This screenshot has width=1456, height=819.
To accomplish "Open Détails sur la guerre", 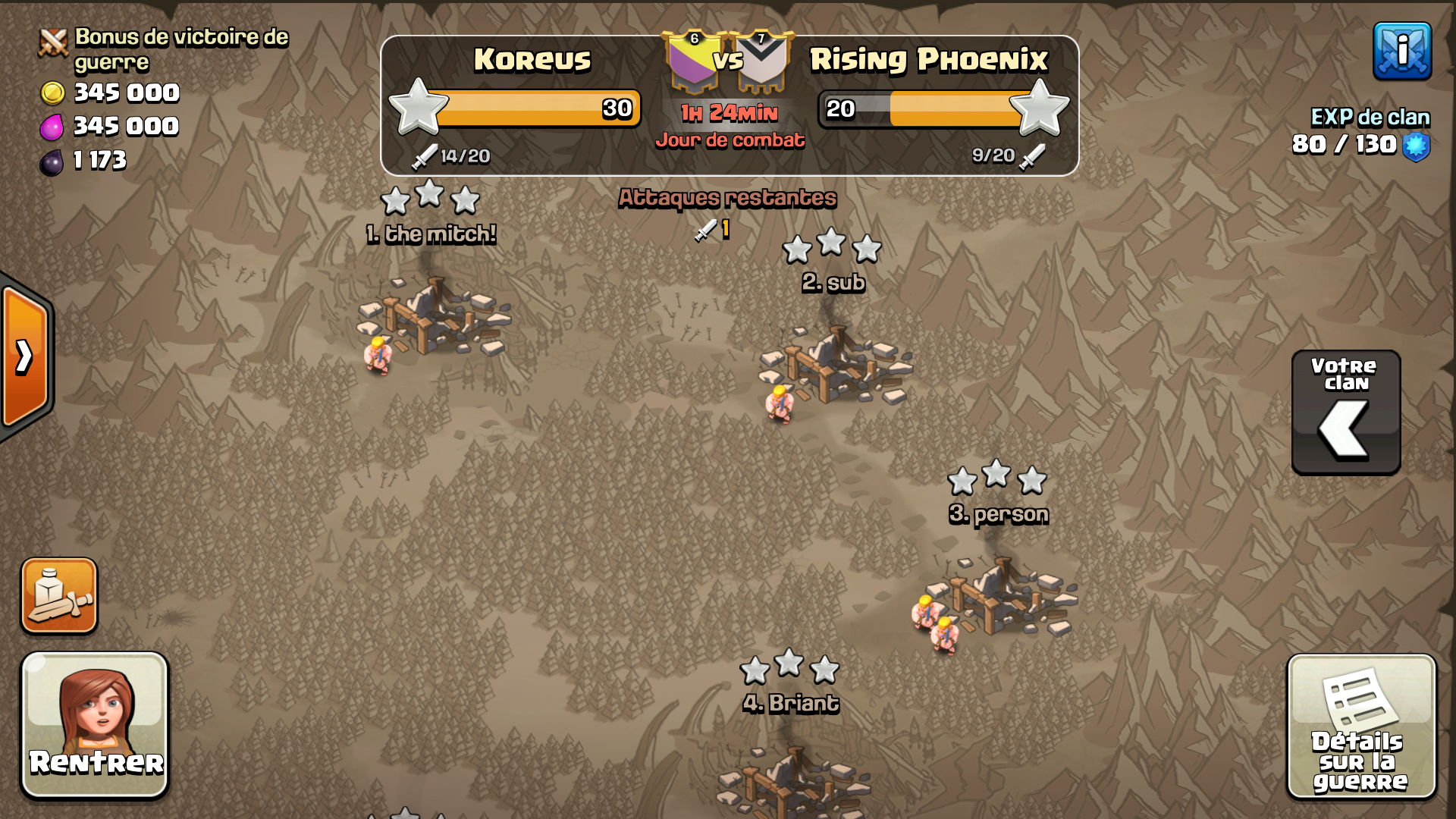I will click(1360, 726).
